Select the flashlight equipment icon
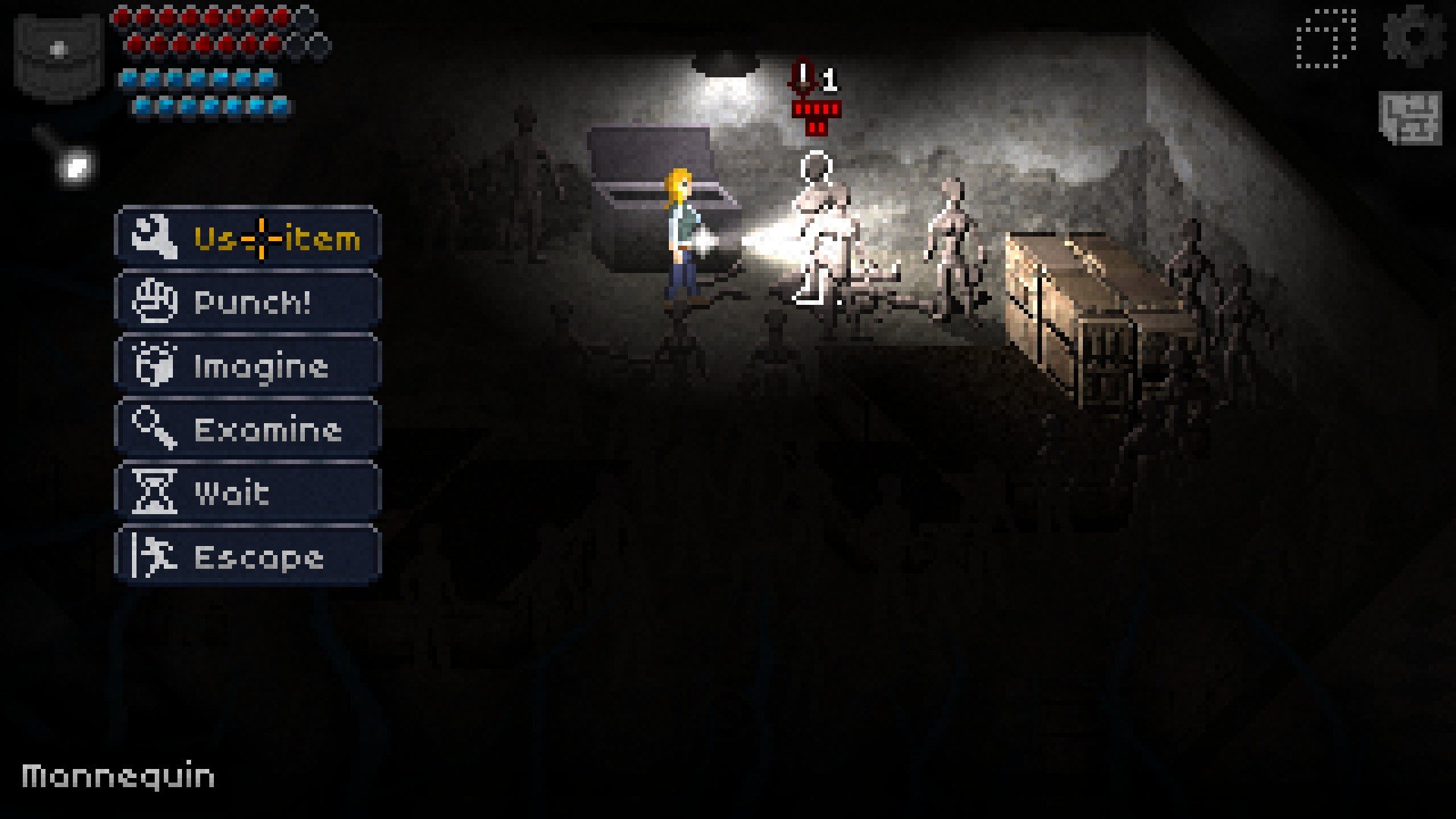Screen dimensions: 1456x819 pos(67,157)
